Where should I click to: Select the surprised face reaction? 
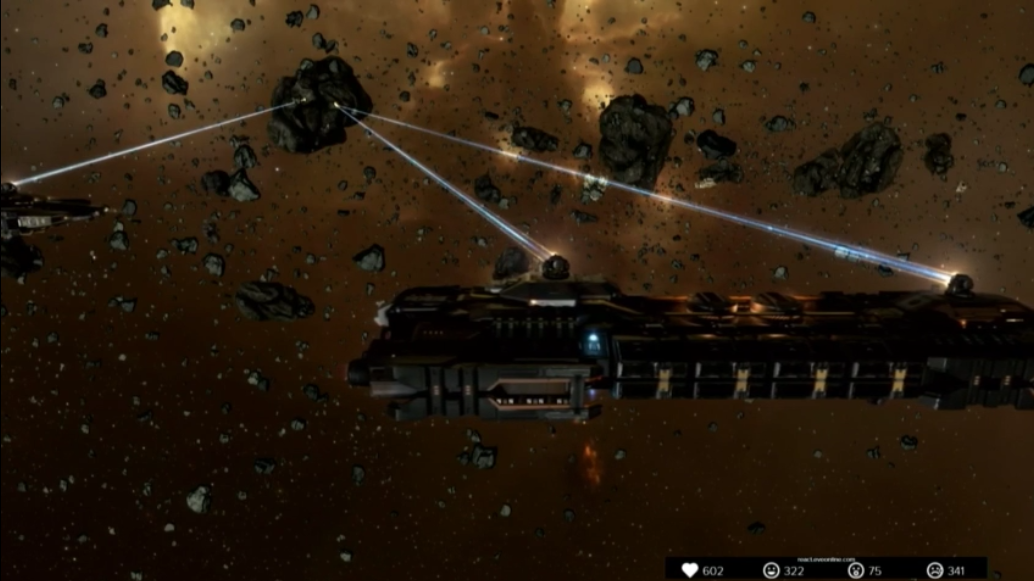pyautogui.click(x=856, y=570)
